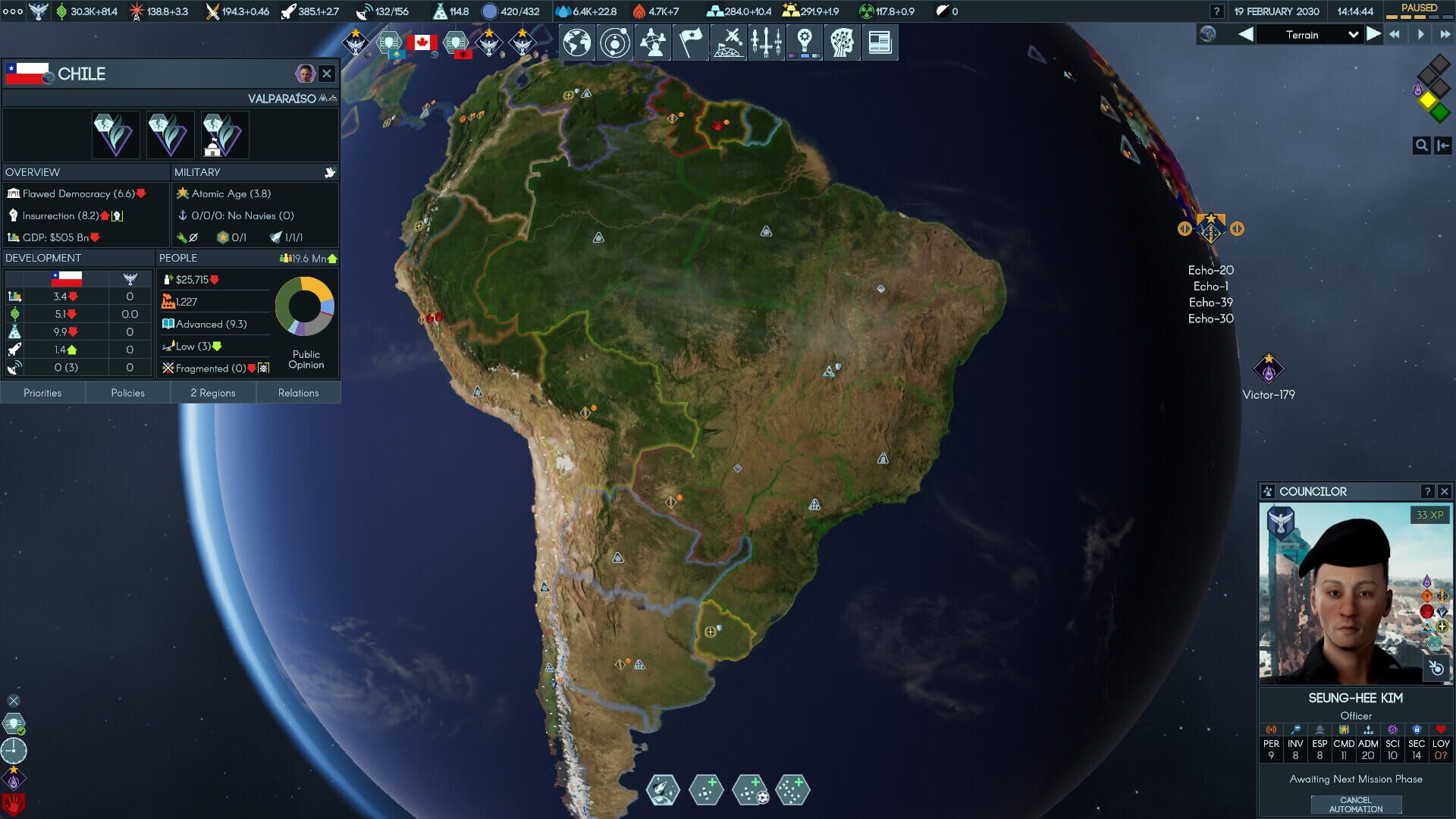Open the space habitats screen

pos(729,42)
